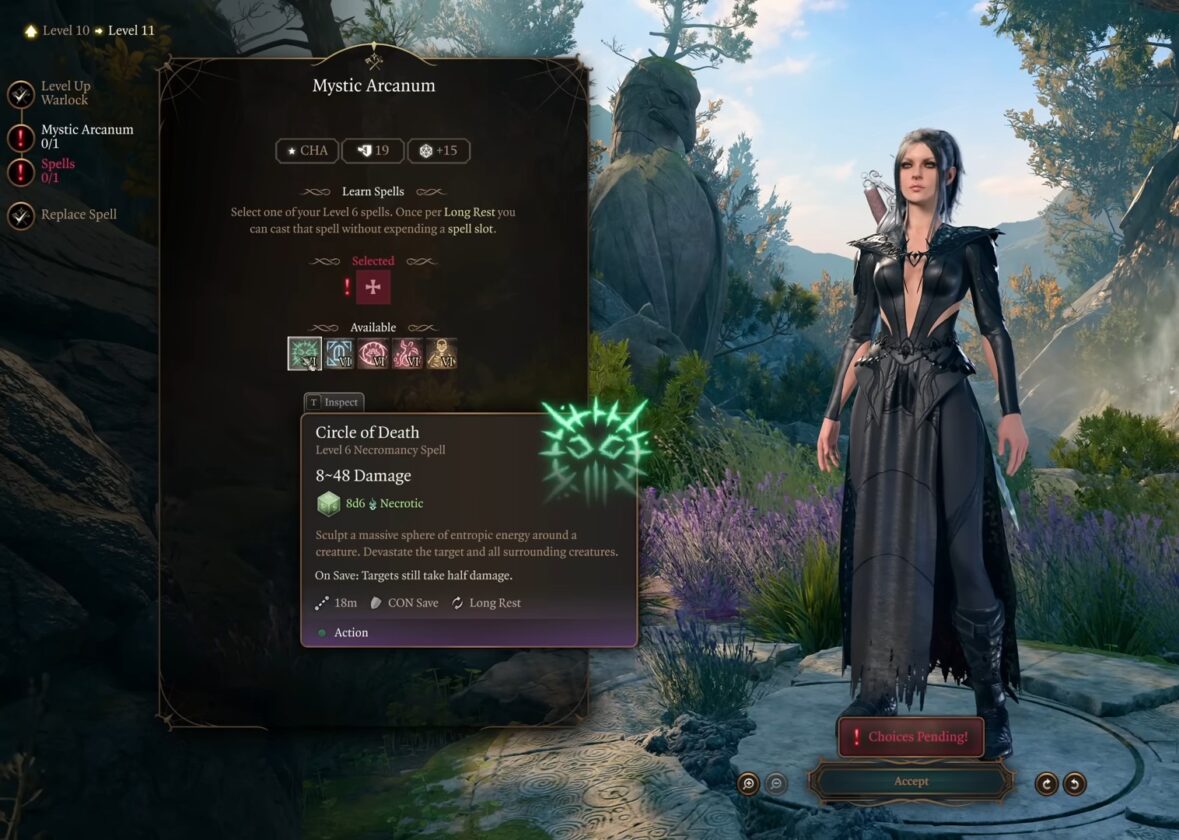Choose the yellow skeleton spell icon
Image resolution: width=1179 pixels, height=840 pixels.
[441, 353]
